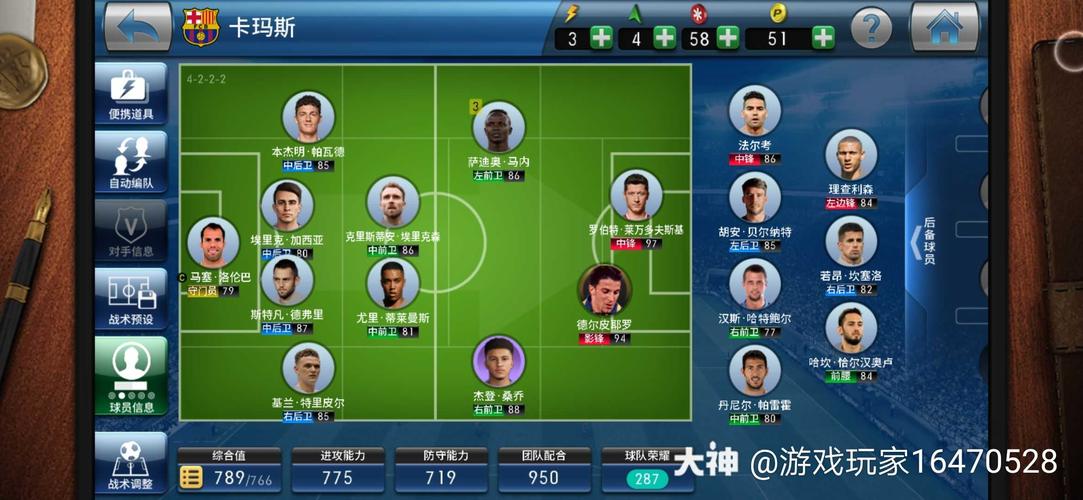Image resolution: width=1083 pixels, height=500 pixels.
Task: Select striker 罗伯特·莱万多夫斯基 on the pitch
Action: 637,196
